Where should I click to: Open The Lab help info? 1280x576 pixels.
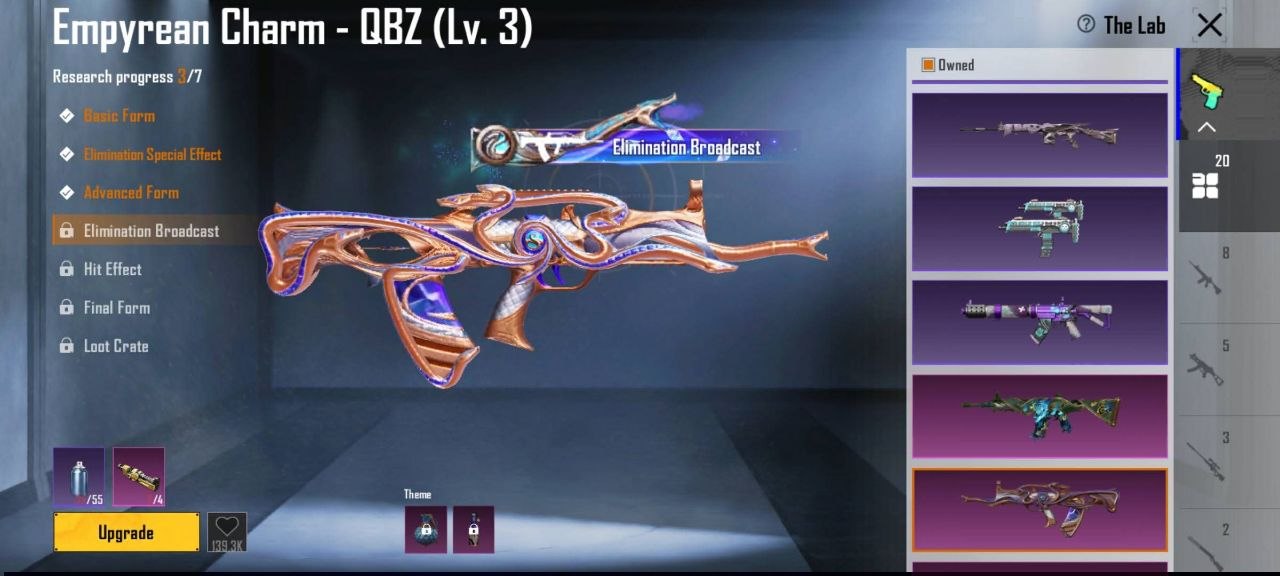click(1086, 25)
